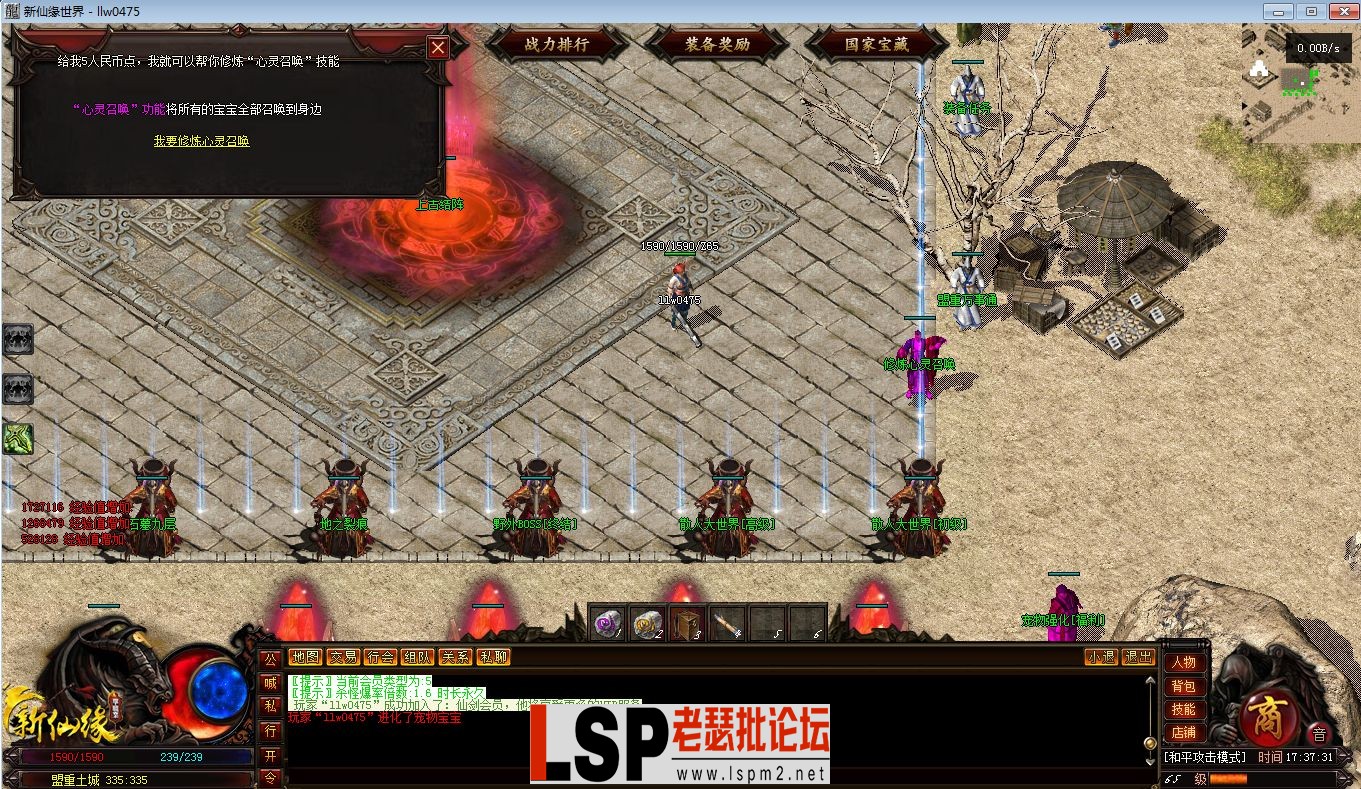Open the 行会 guild window
The image size is (1361, 789).
pos(378,657)
